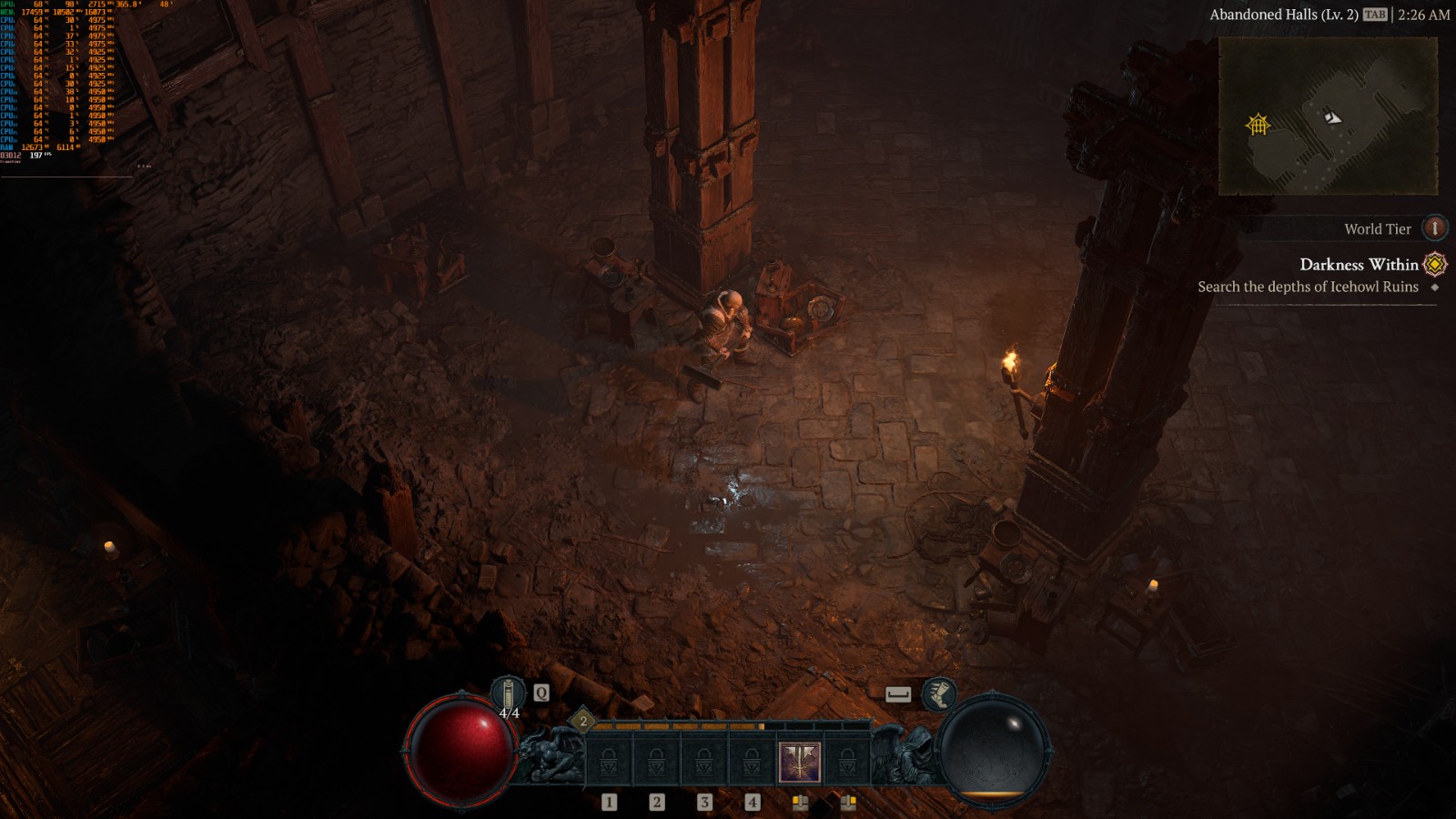This screenshot has height=819, width=1456.
Task: Select the dungeon gate icon on the minimap
Action: tap(1258, 123)
